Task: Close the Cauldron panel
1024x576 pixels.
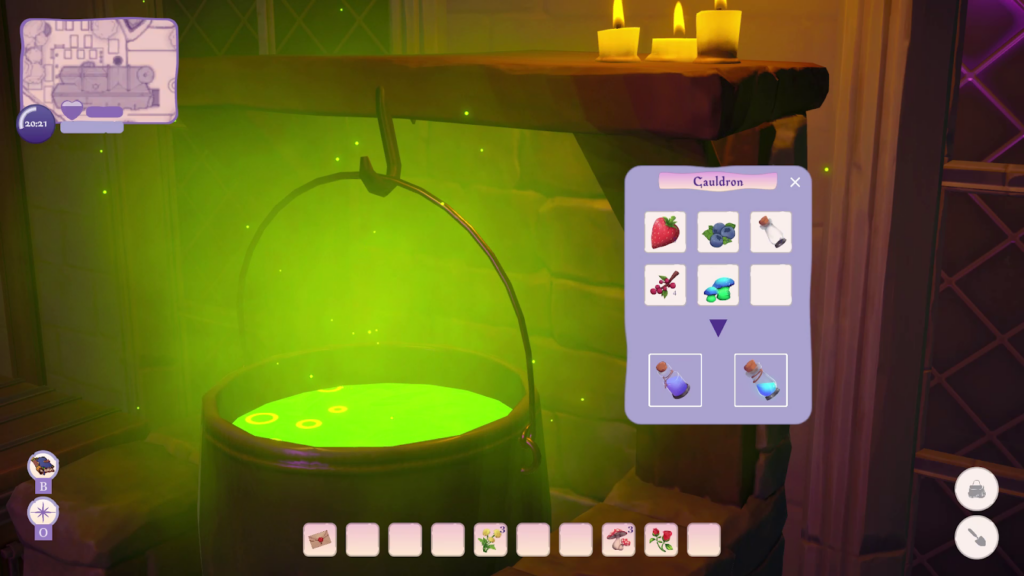Action: coord(795,182)
